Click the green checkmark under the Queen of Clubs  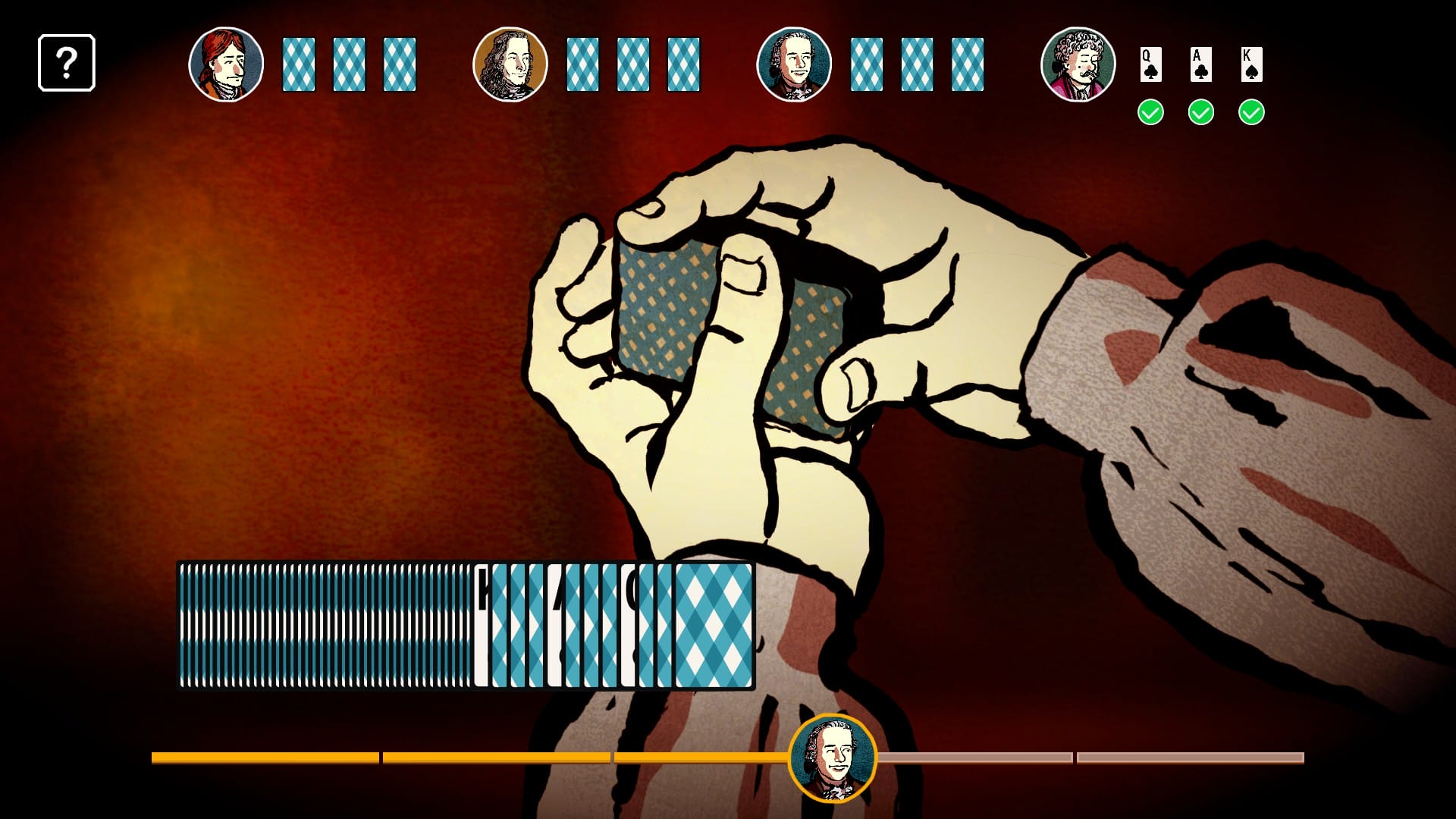click(x=1150, y=111)
